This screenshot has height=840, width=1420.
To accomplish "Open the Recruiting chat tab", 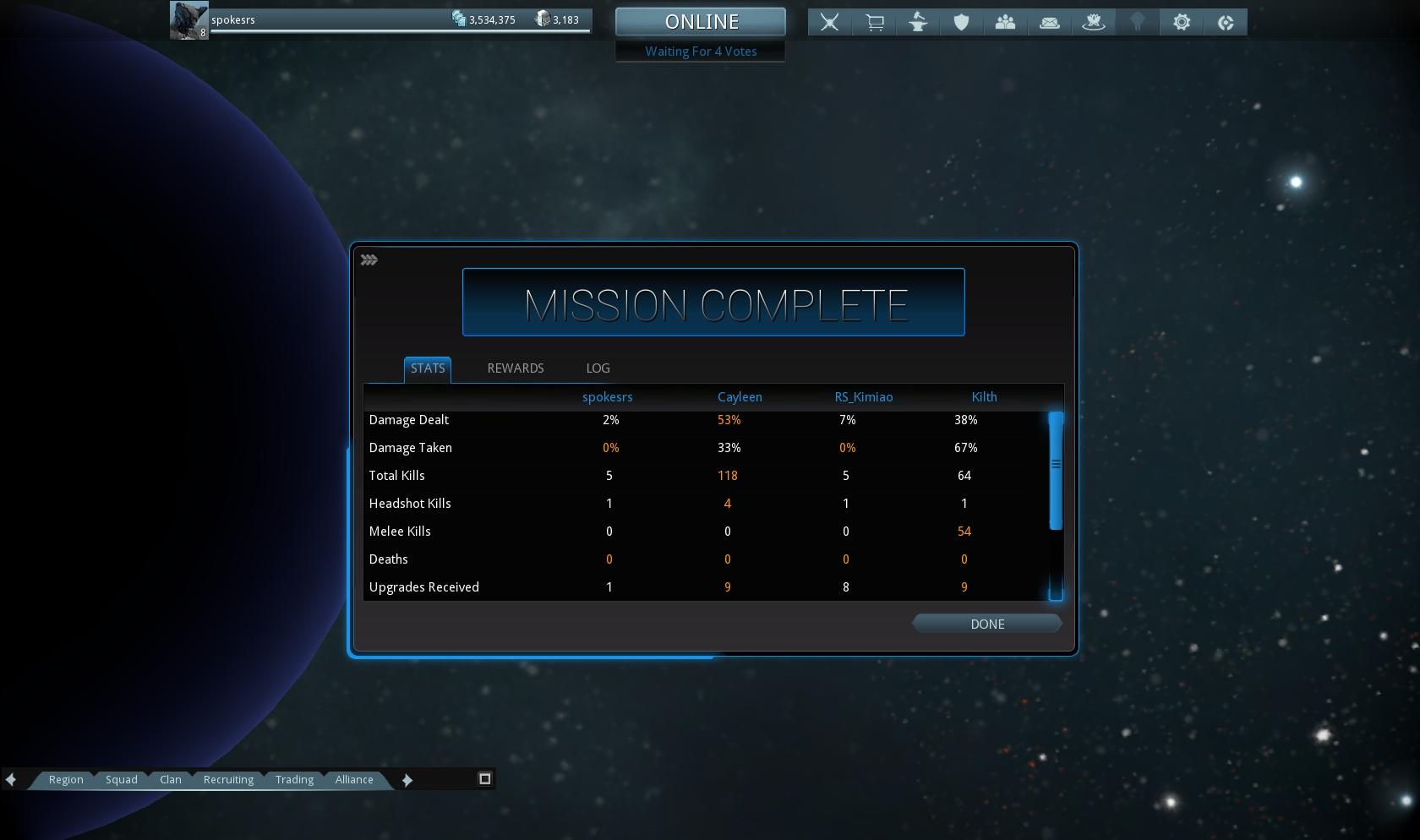I will click(x=228, y=779).
